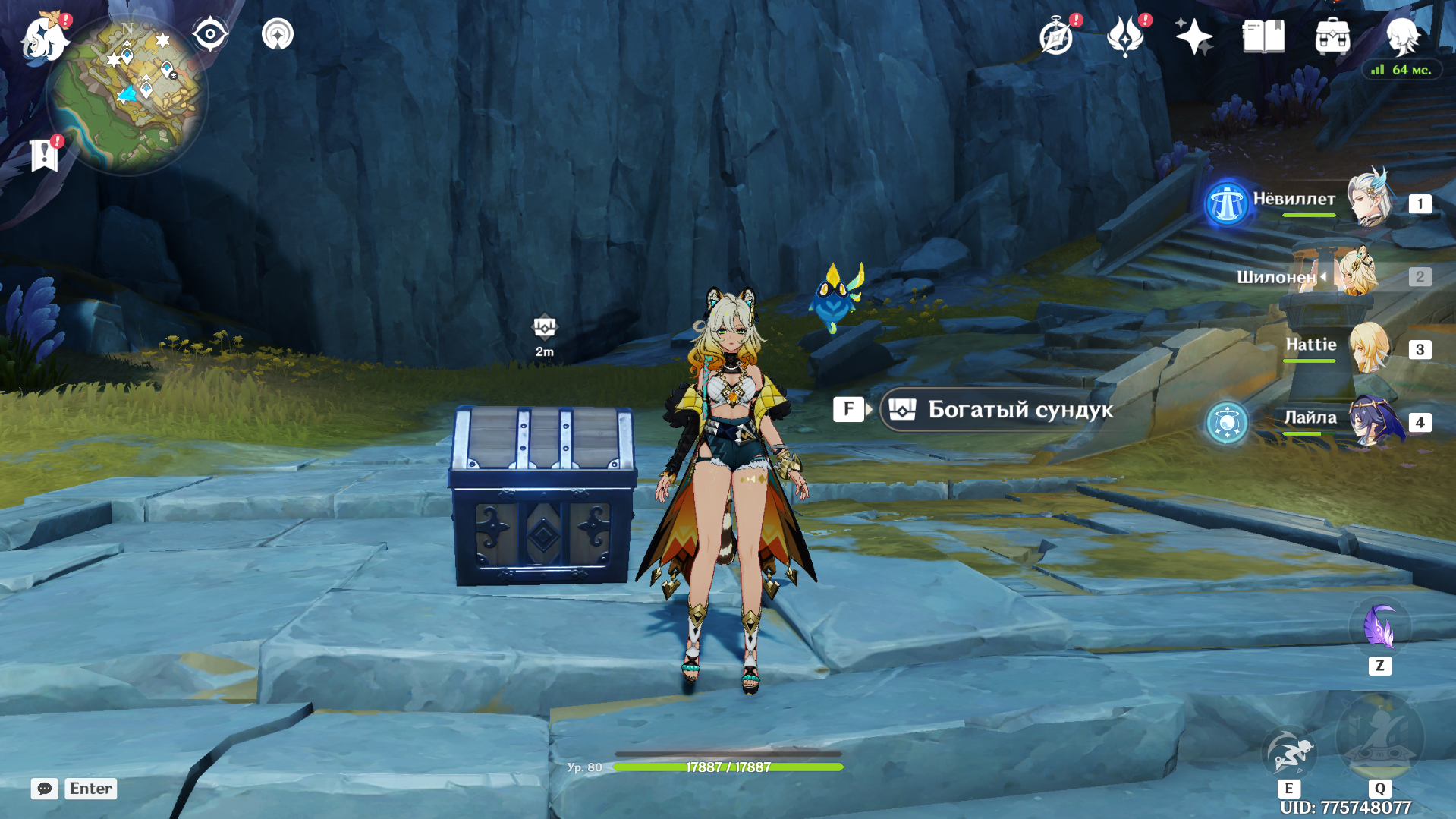The image size is (1456, 819).
Task: Open the chat speech bubble
Action: [44, 789]
